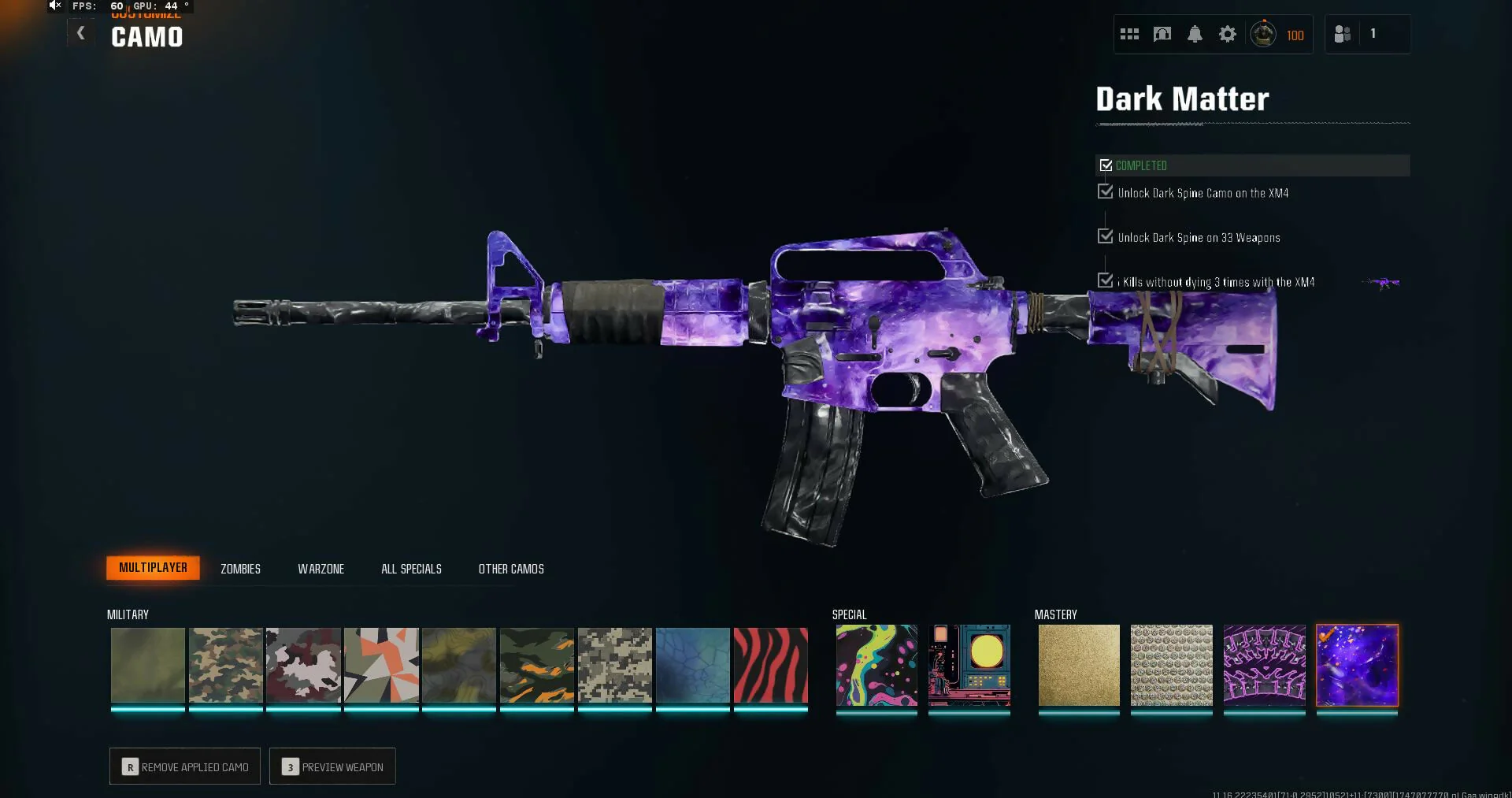1512x798 pixels.
Task: Choose the Dark Matter mastery camo
Action: [x=1357, y=666]
